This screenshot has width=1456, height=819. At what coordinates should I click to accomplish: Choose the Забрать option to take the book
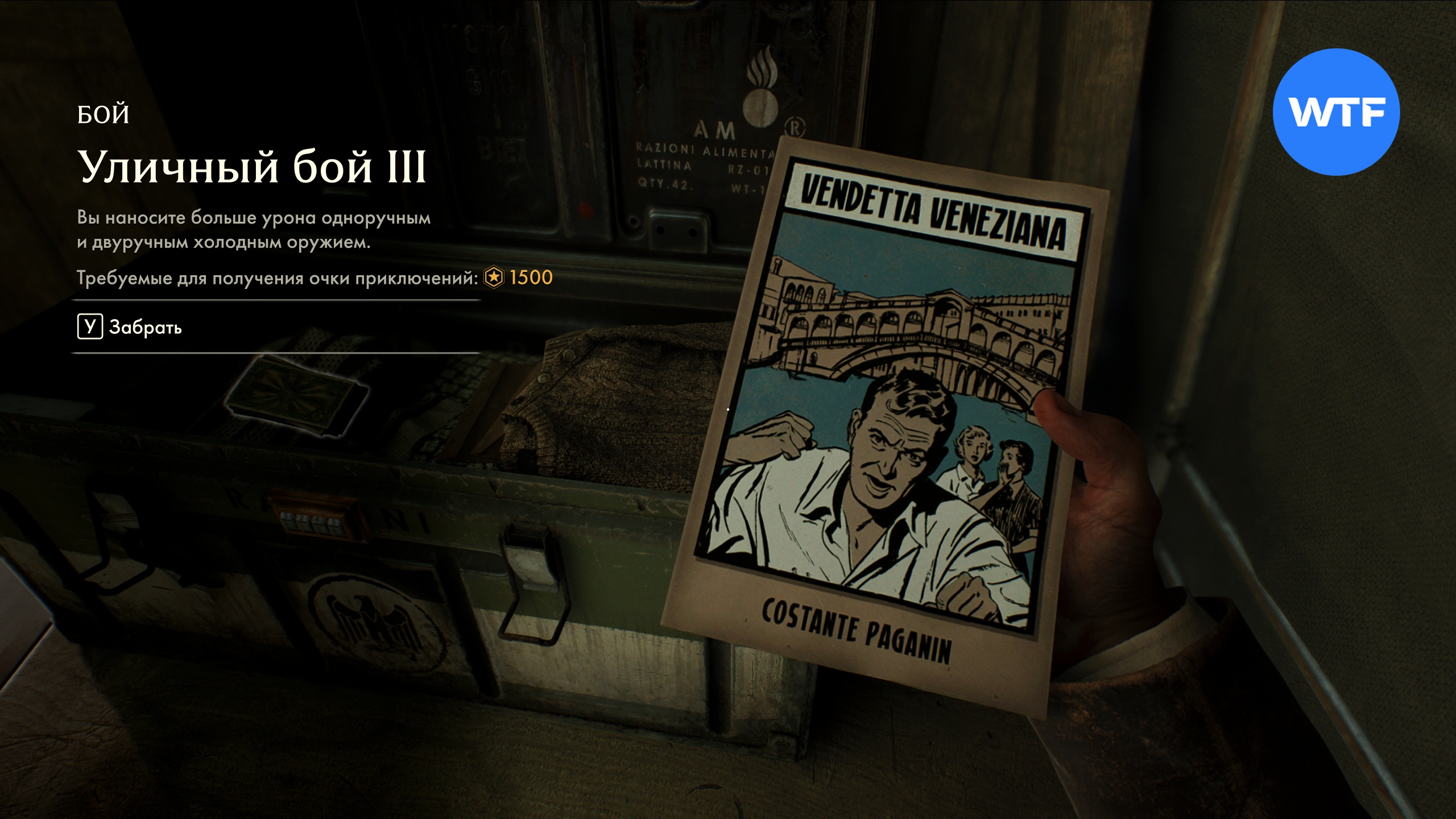point(131,327)
